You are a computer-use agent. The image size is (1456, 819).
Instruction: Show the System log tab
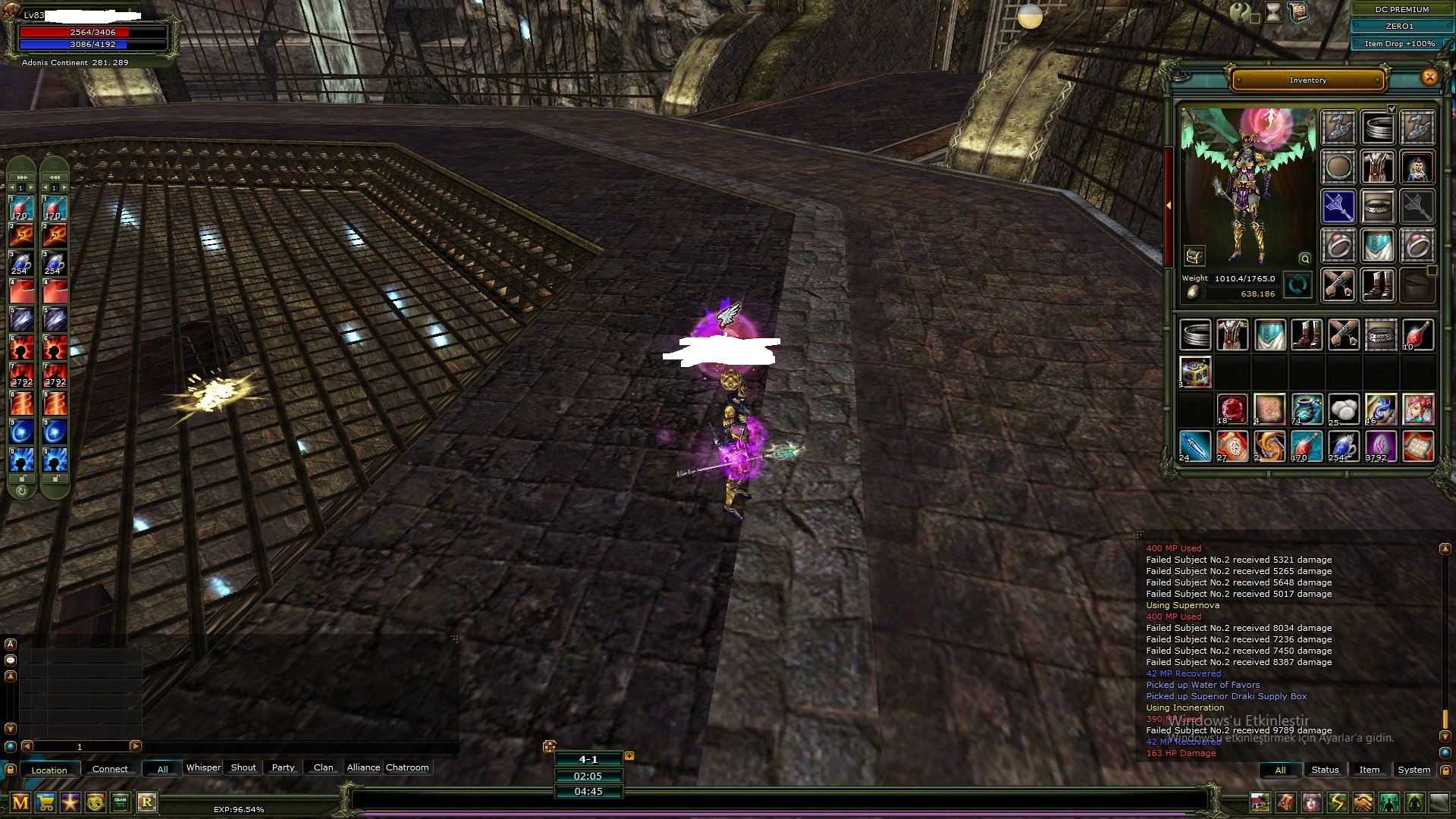coord(1414,770)
